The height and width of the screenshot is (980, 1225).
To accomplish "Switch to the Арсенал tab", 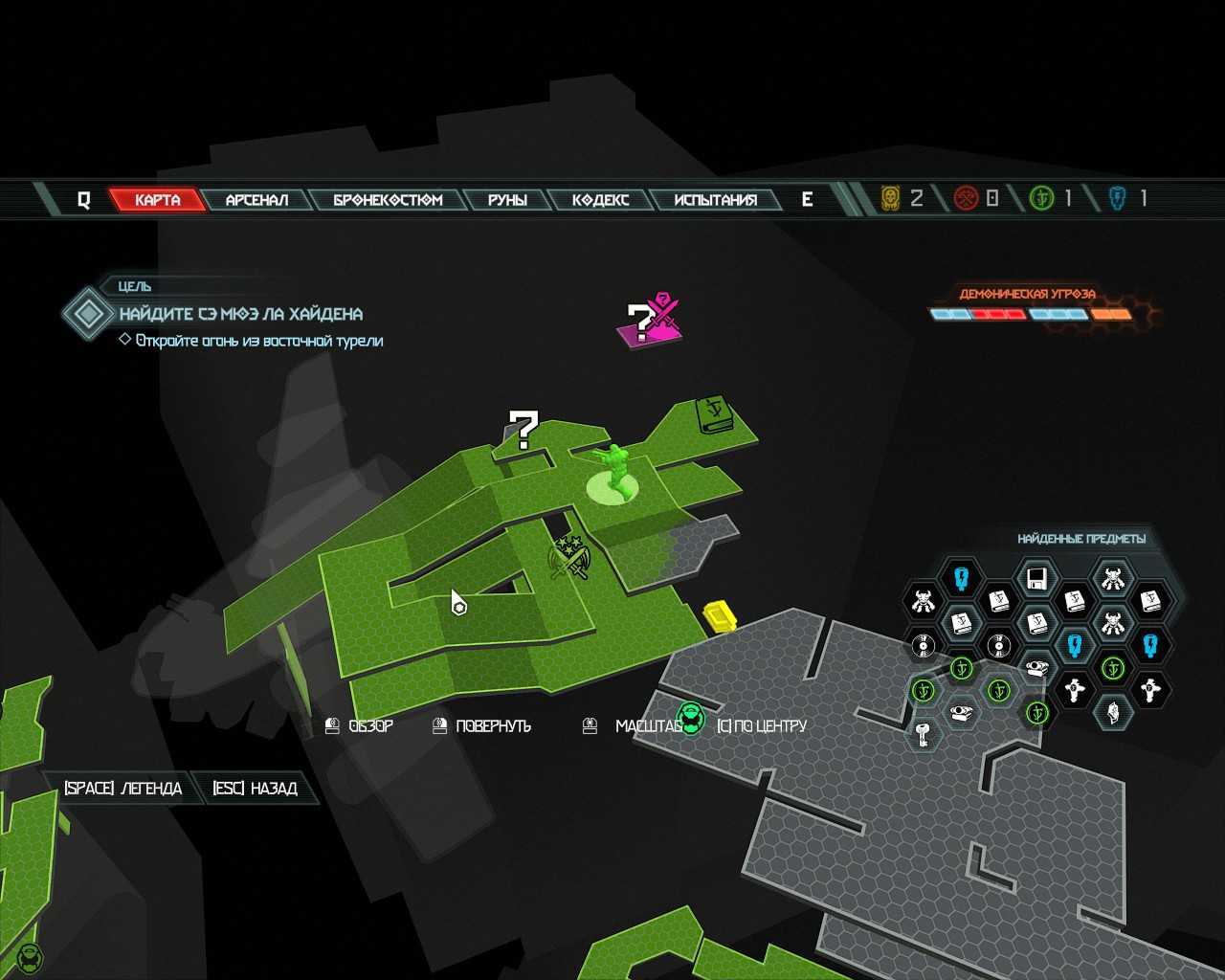I will coord(256,200).
